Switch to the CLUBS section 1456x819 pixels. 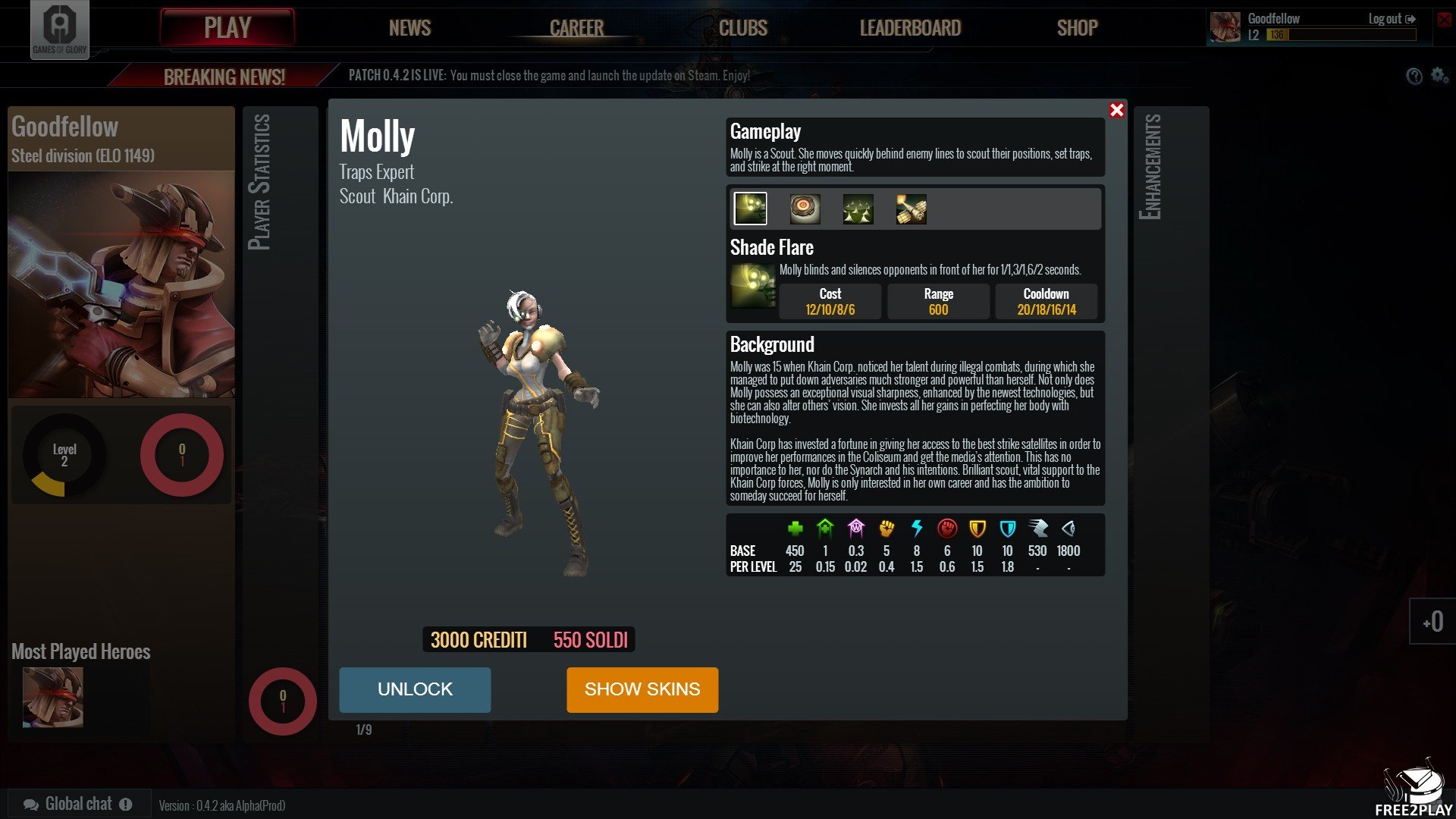coord(742,28)
